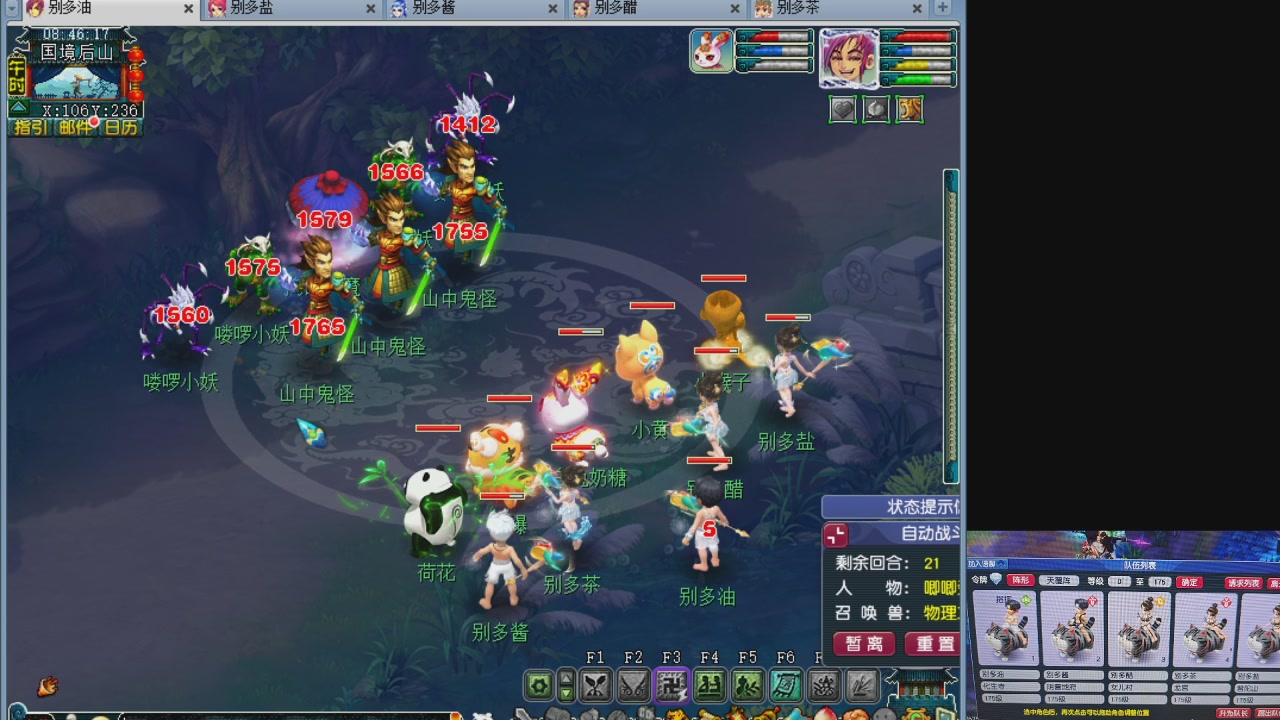Click the F1 plant-shaped skill icon
1280x720 pixels.
[x=593, y=685]
